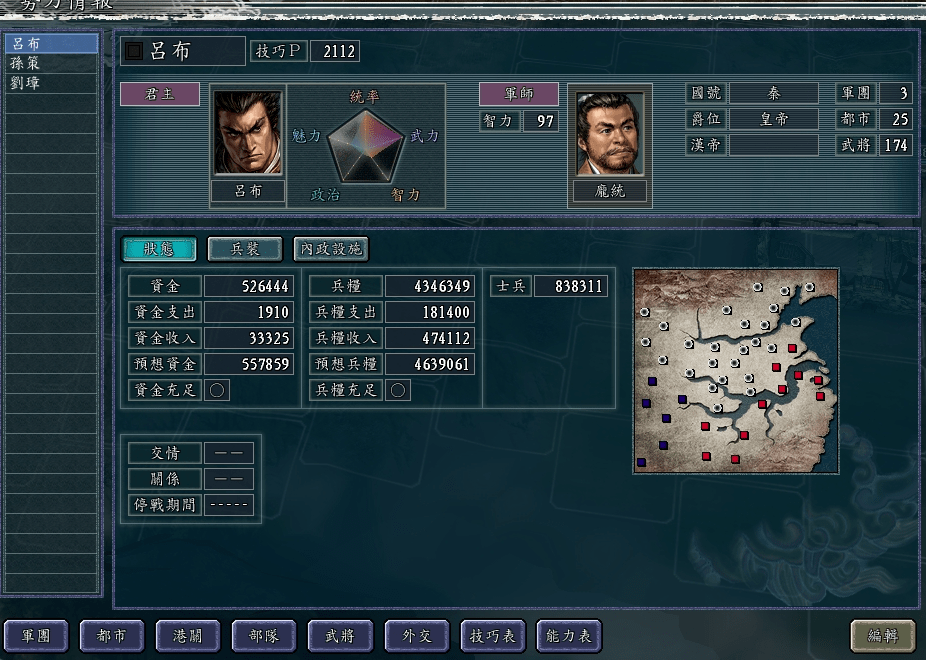
Task: Select the 君主 ruler label button
Action: 160,94
